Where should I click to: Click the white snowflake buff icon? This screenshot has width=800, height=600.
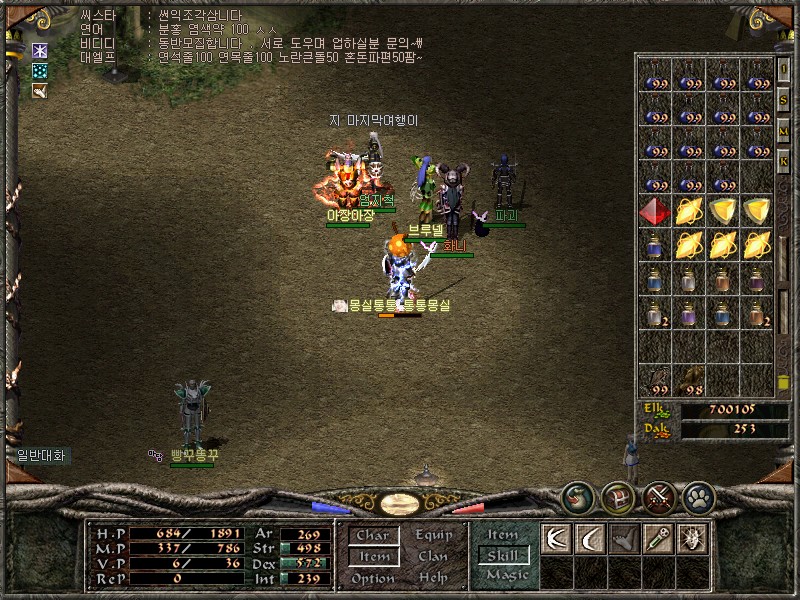[40, 50]
